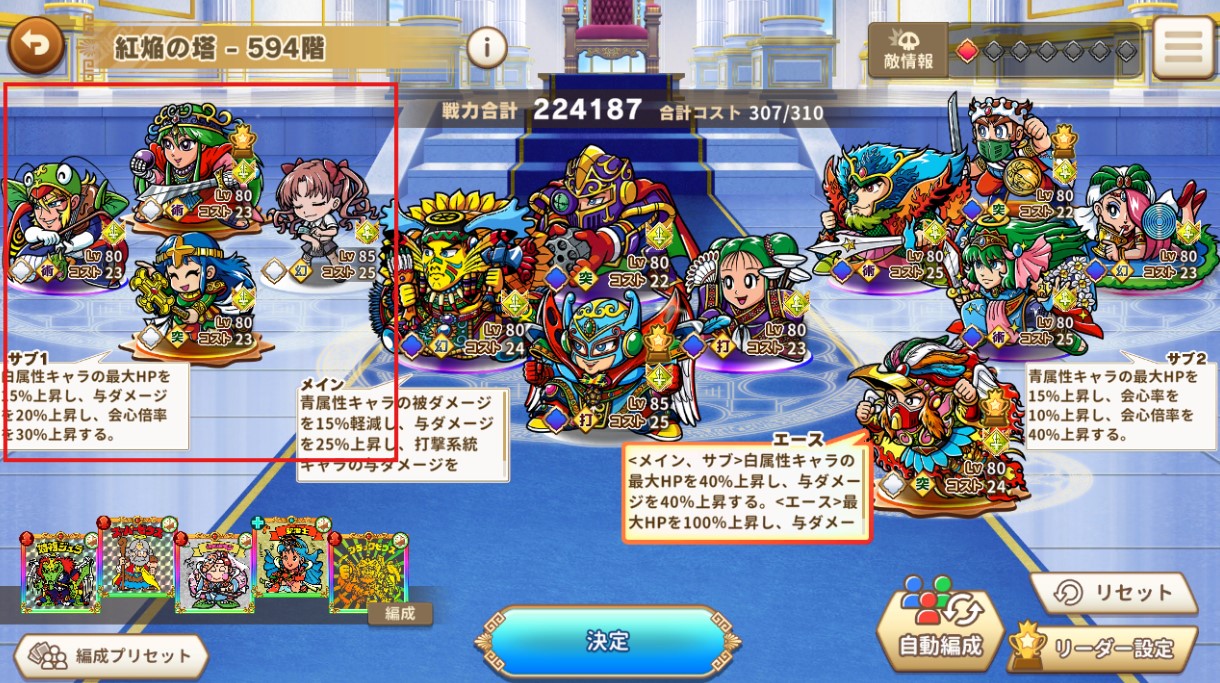Pick the blue-haired girl sticker card
Screen dimensions: 1220x683
pos(291,561)
